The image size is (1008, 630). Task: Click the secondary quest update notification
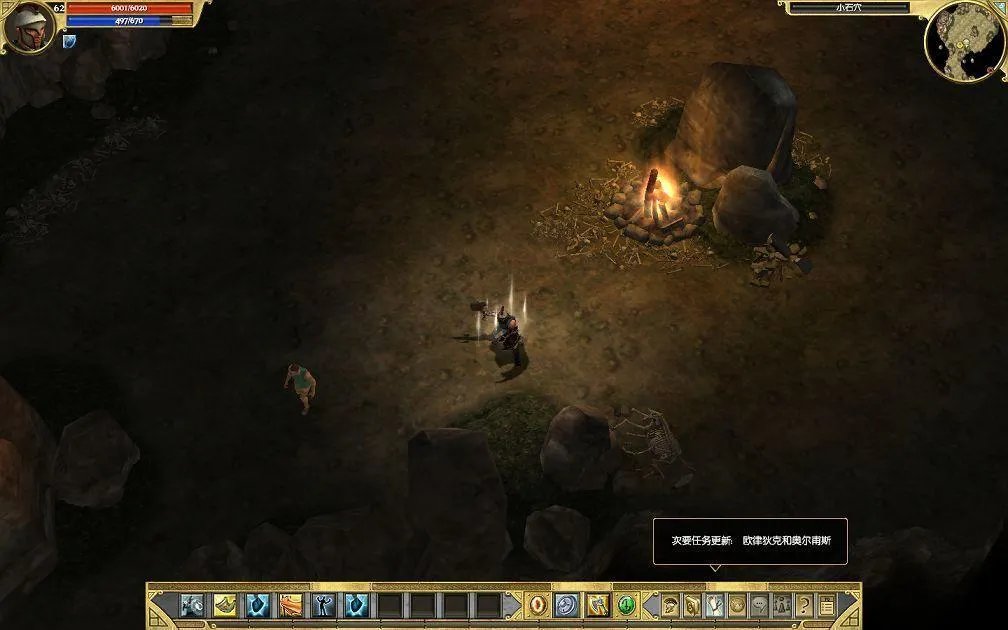[750, 541]
